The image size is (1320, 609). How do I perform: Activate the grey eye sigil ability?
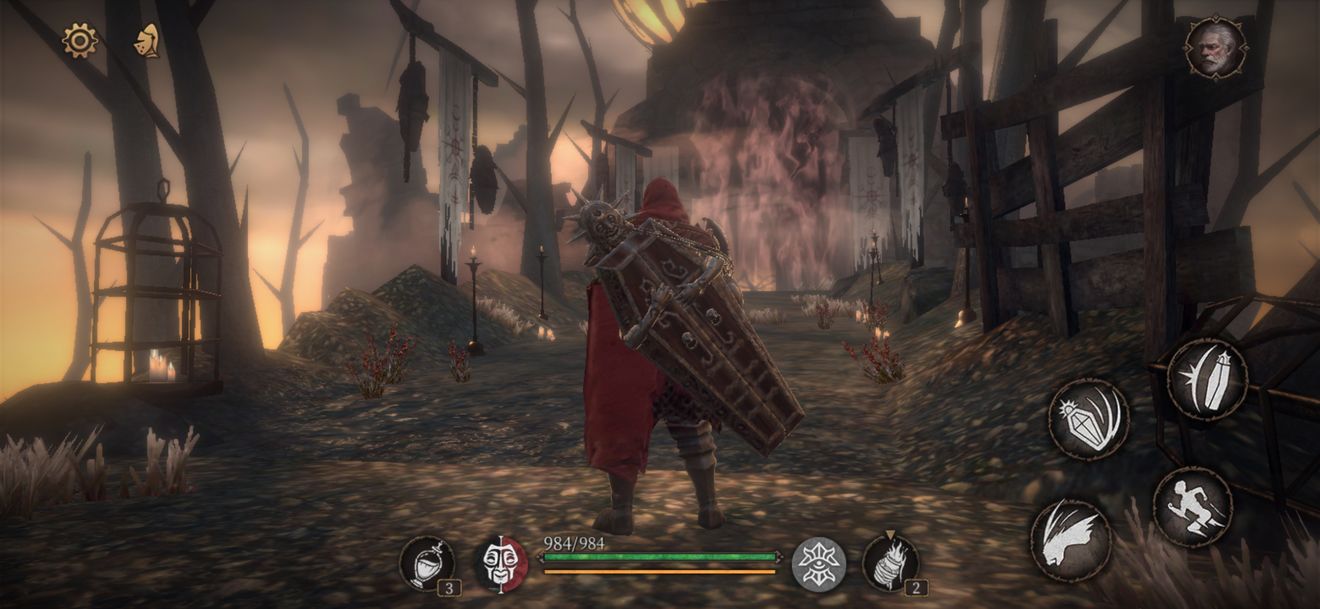pyautogui.click(x=819, y=564)
